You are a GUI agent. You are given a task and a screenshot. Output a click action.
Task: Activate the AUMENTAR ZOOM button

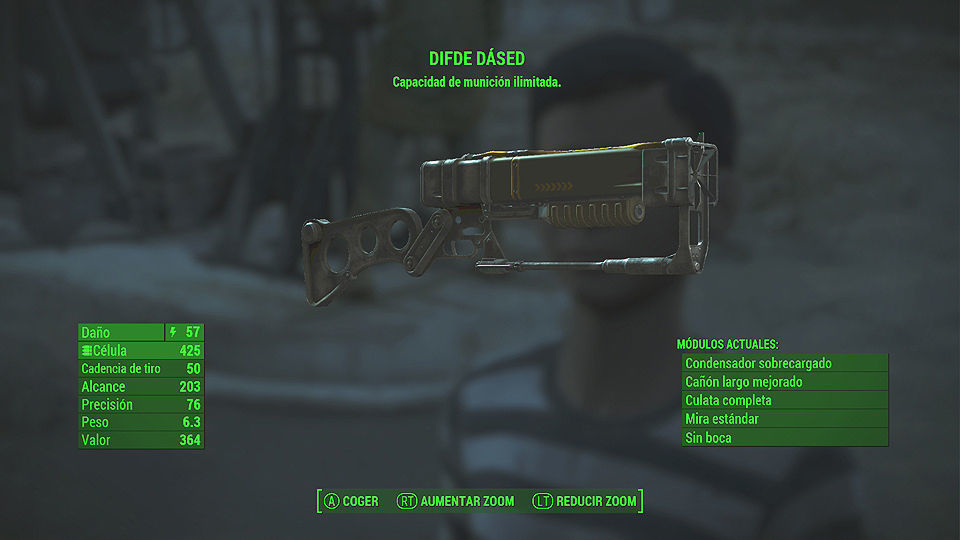[x=456, y=501]
